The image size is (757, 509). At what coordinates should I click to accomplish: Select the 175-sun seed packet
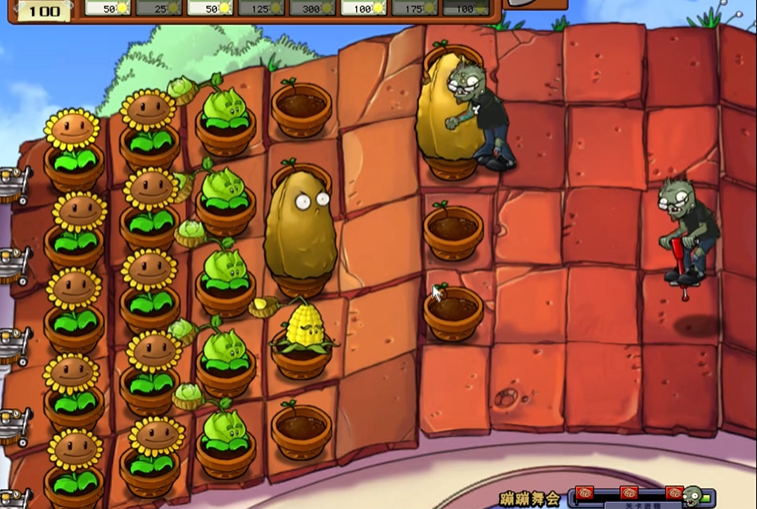415,8
